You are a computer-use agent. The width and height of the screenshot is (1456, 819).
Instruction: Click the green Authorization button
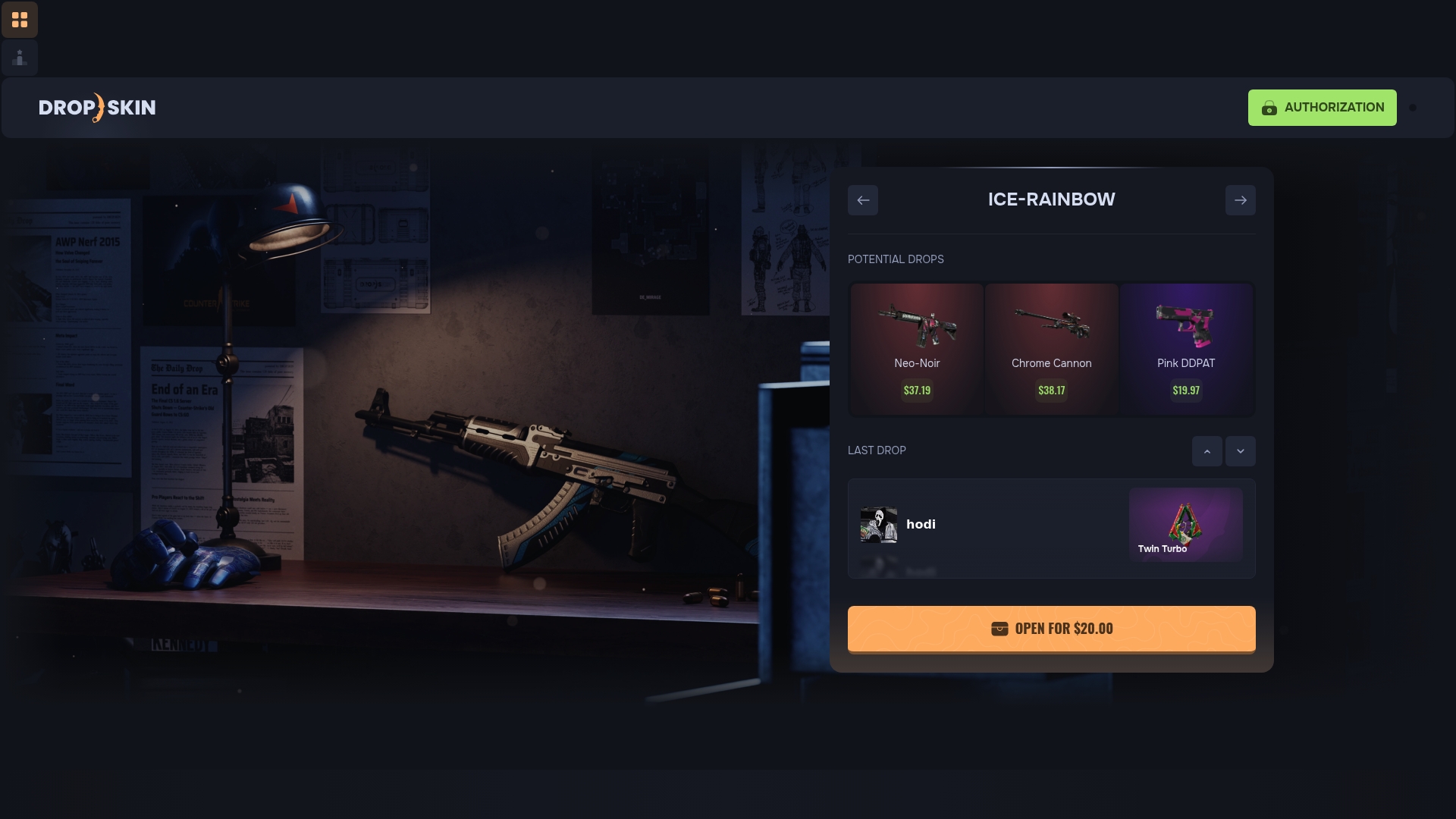click(1323, 107)
